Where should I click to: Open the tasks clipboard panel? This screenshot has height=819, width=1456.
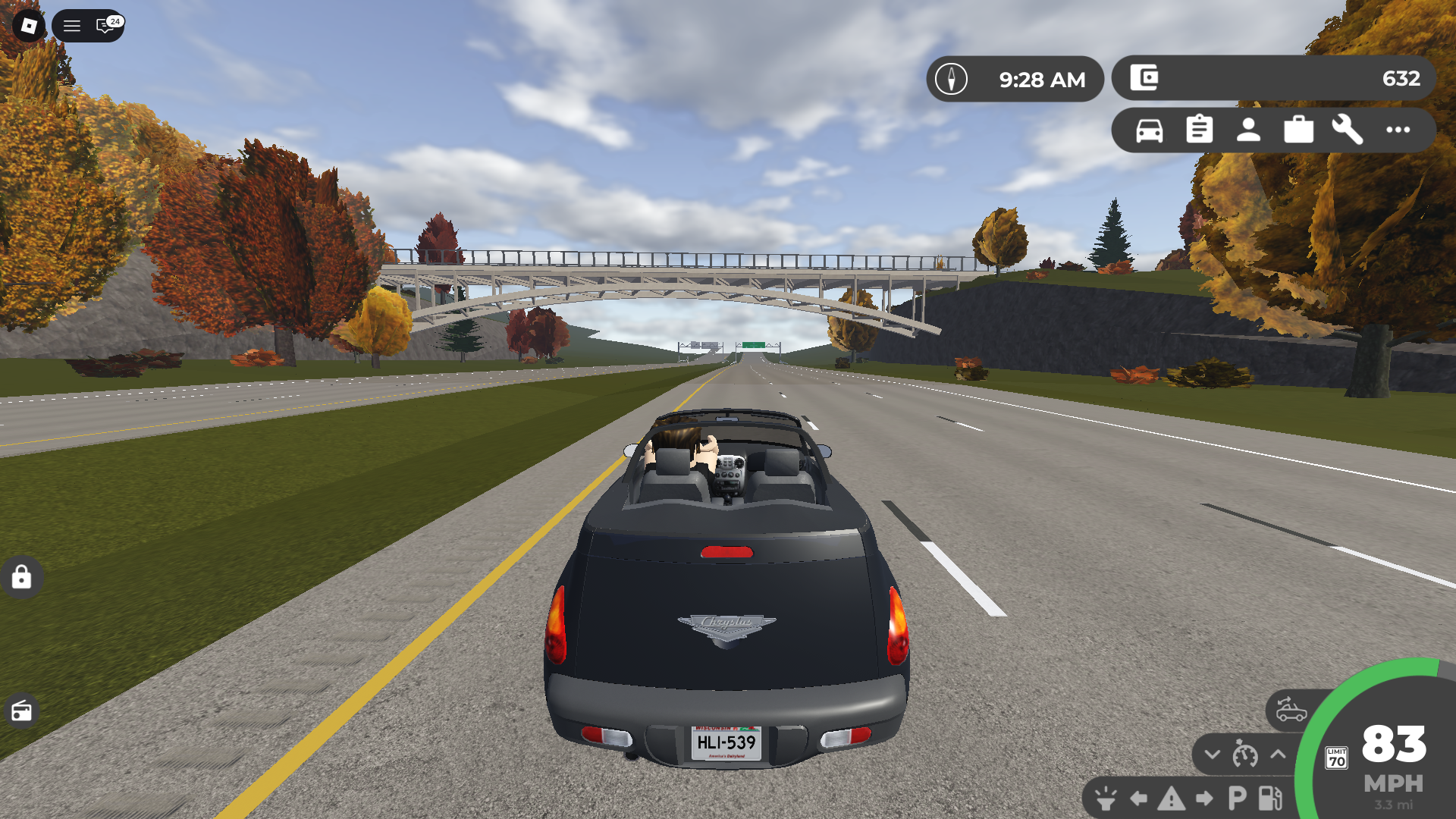pyautogui.click(x=1199, y=130)
